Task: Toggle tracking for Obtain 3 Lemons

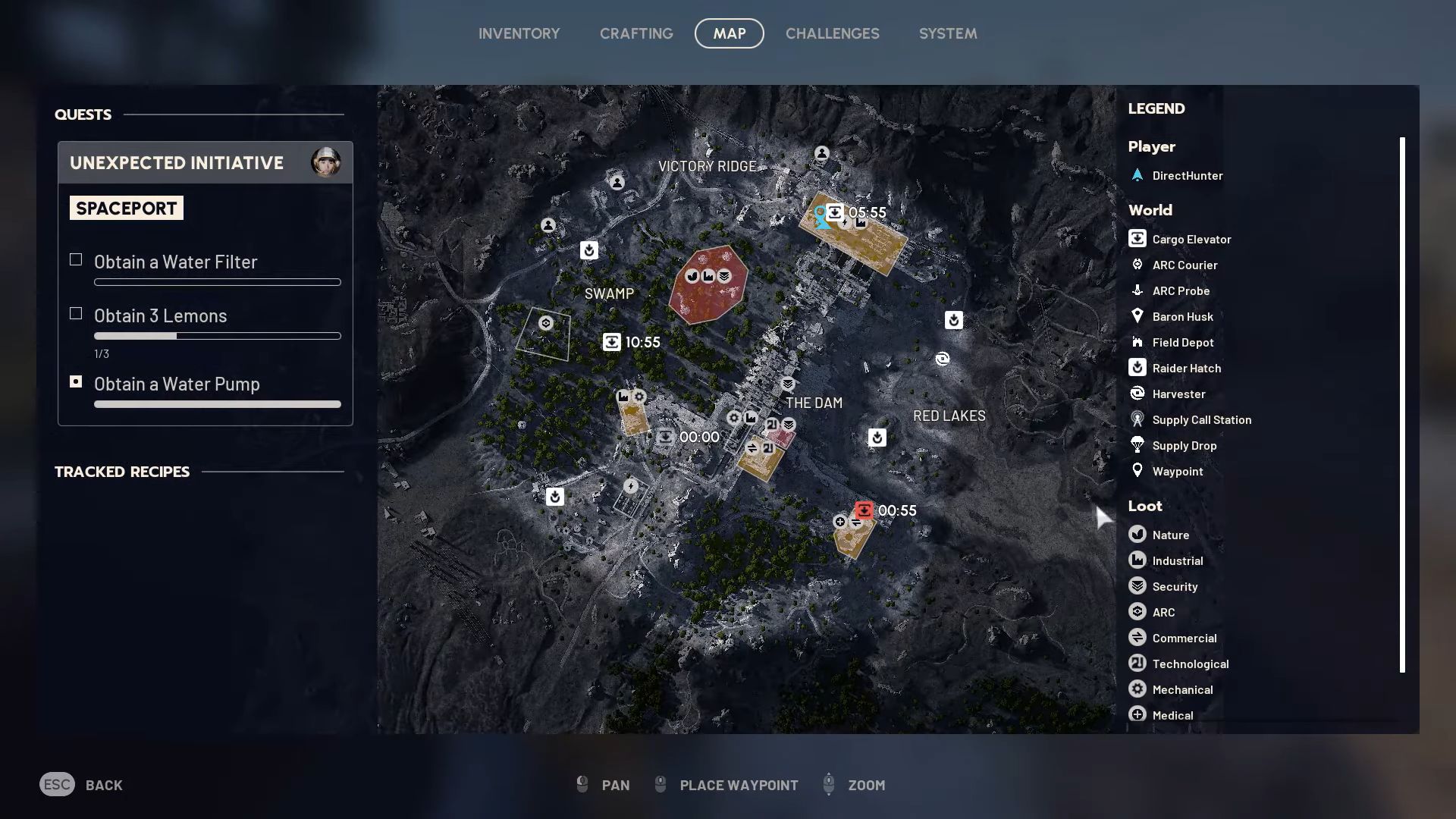Action: point(76,314)
